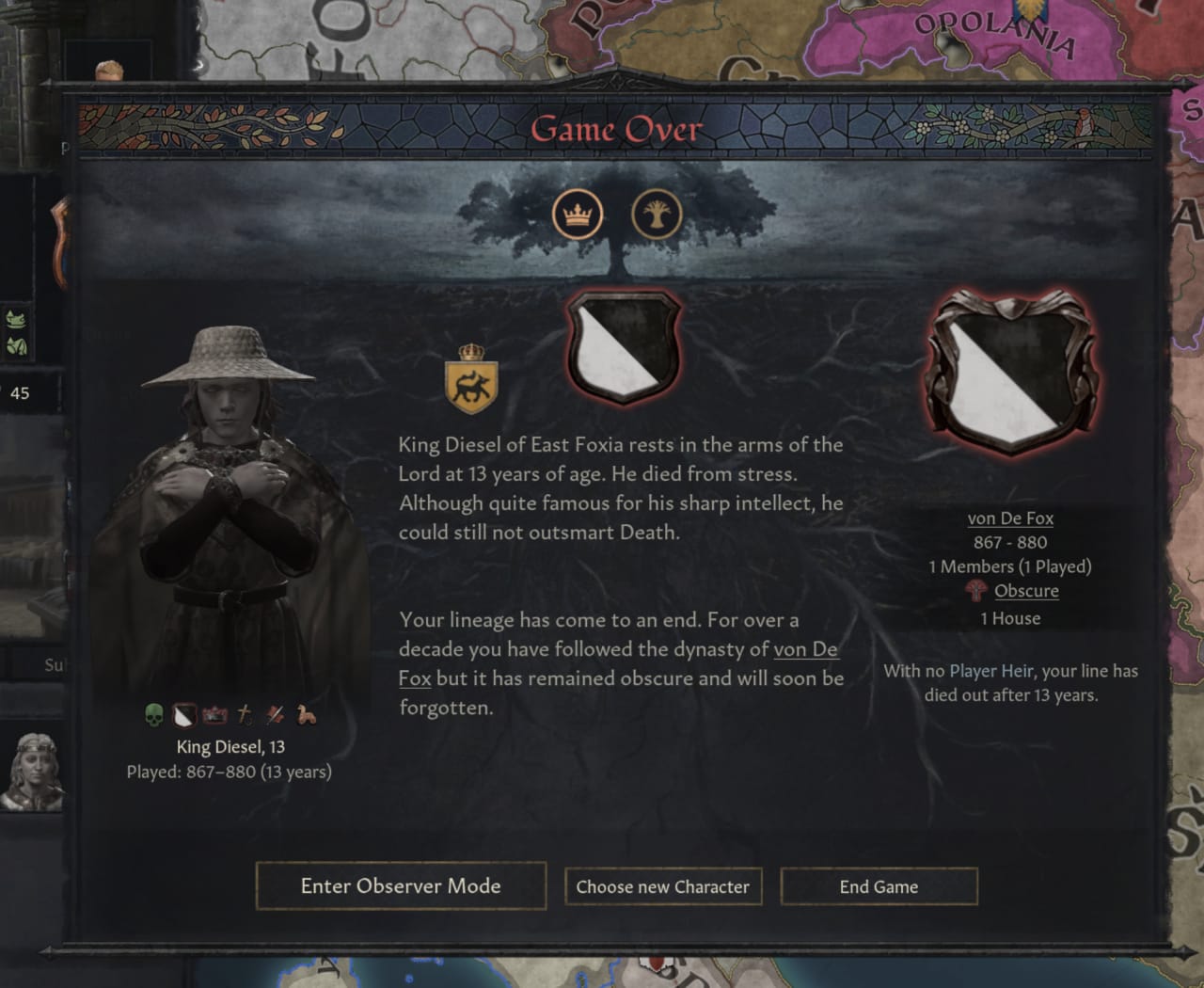Viewport: 1204px width, 988px height.
Task: Open the circular crown character tab
Action: 577,215
